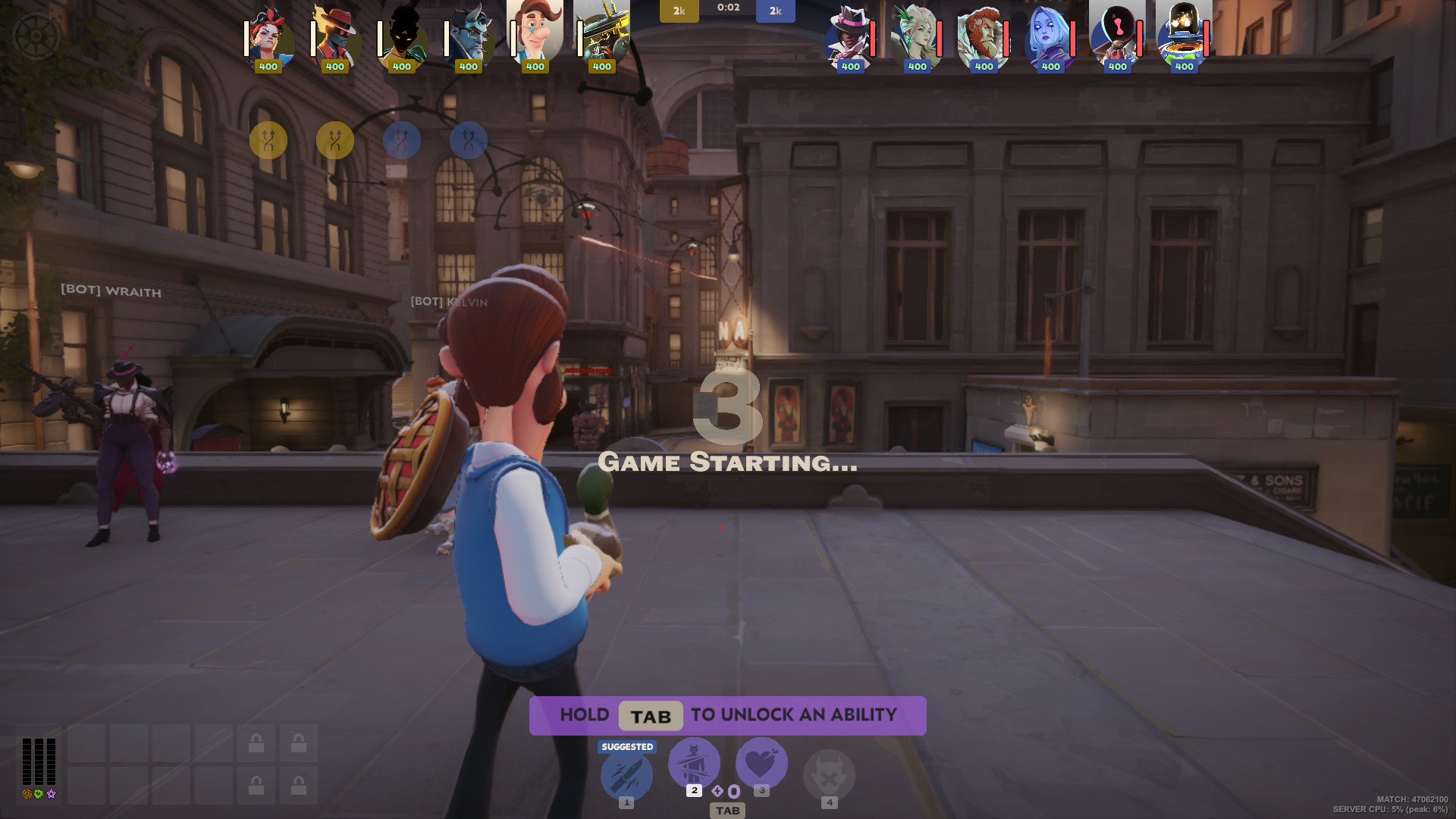Select the pale green-haired enemy portrait
The image size is (1456, 819).
(x=917, y=36)
